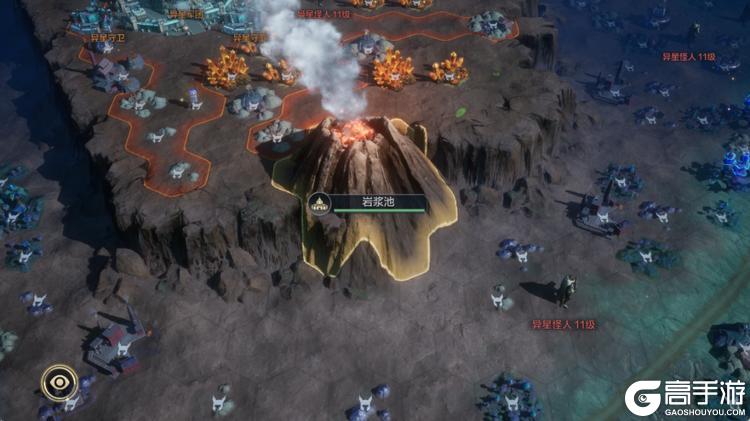Viewport: 750px width, 421px height.
Task: Toggle the eye view button
Action: click(59, 382)
